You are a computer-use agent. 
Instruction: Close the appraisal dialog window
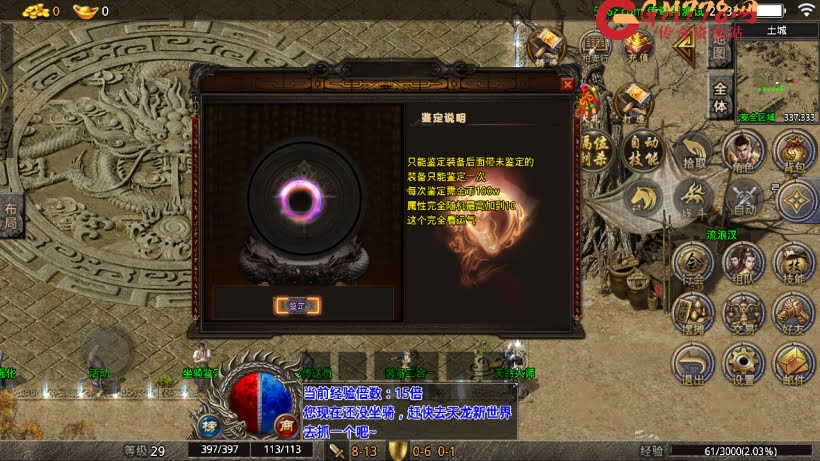coord(568,85)
